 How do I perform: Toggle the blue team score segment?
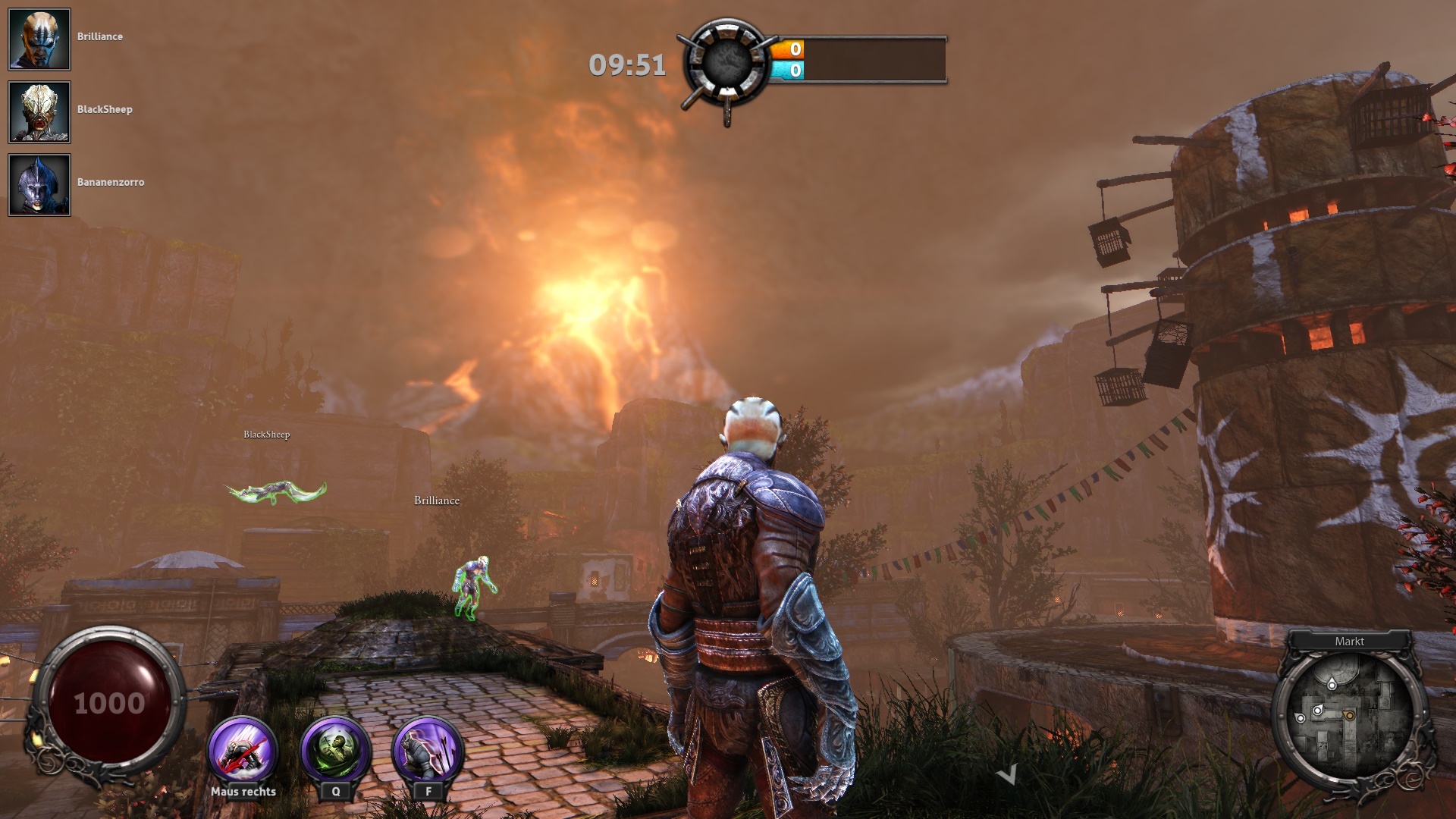point(786,68)
